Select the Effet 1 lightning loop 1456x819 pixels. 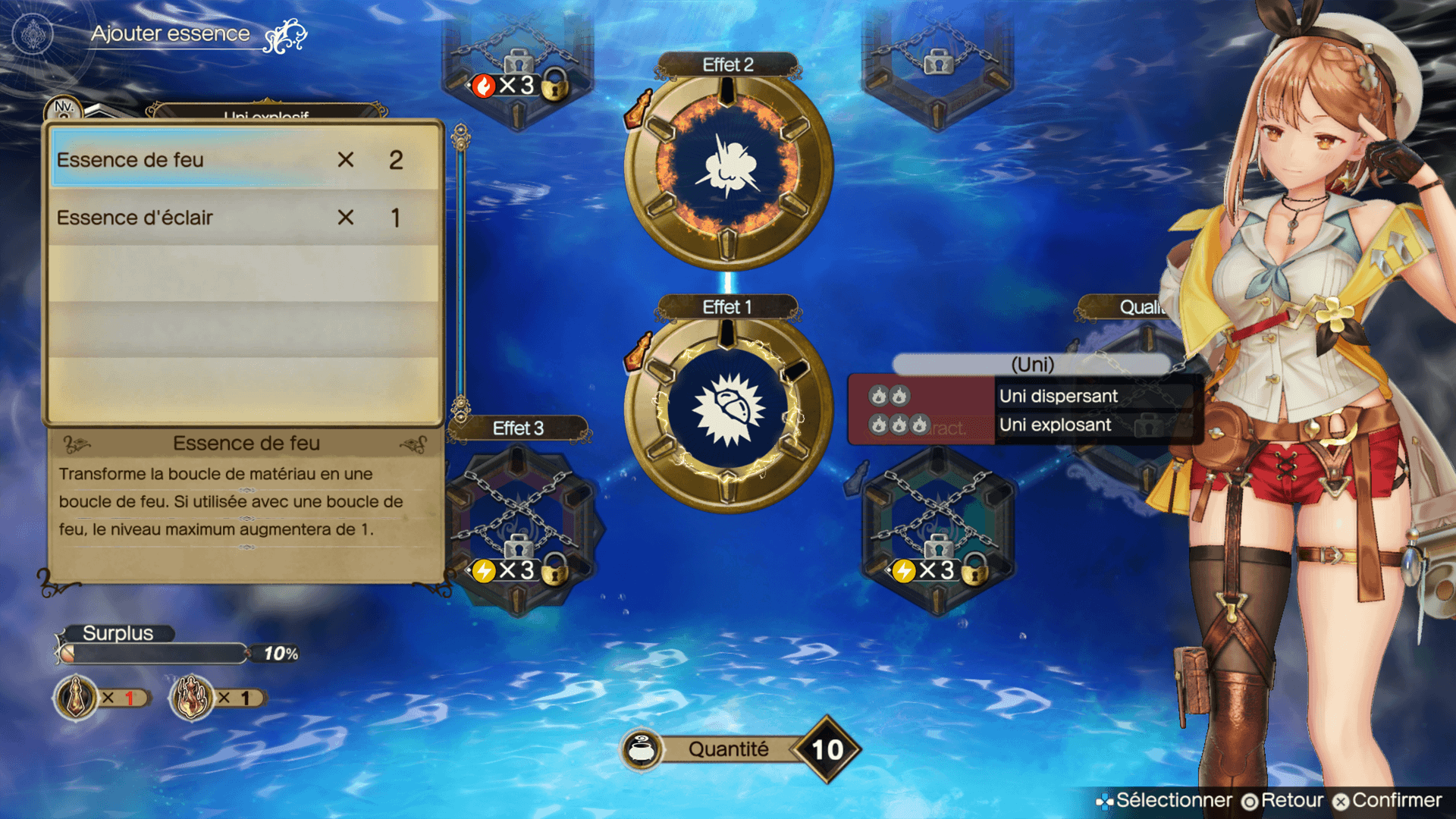(x=728, y=410)
